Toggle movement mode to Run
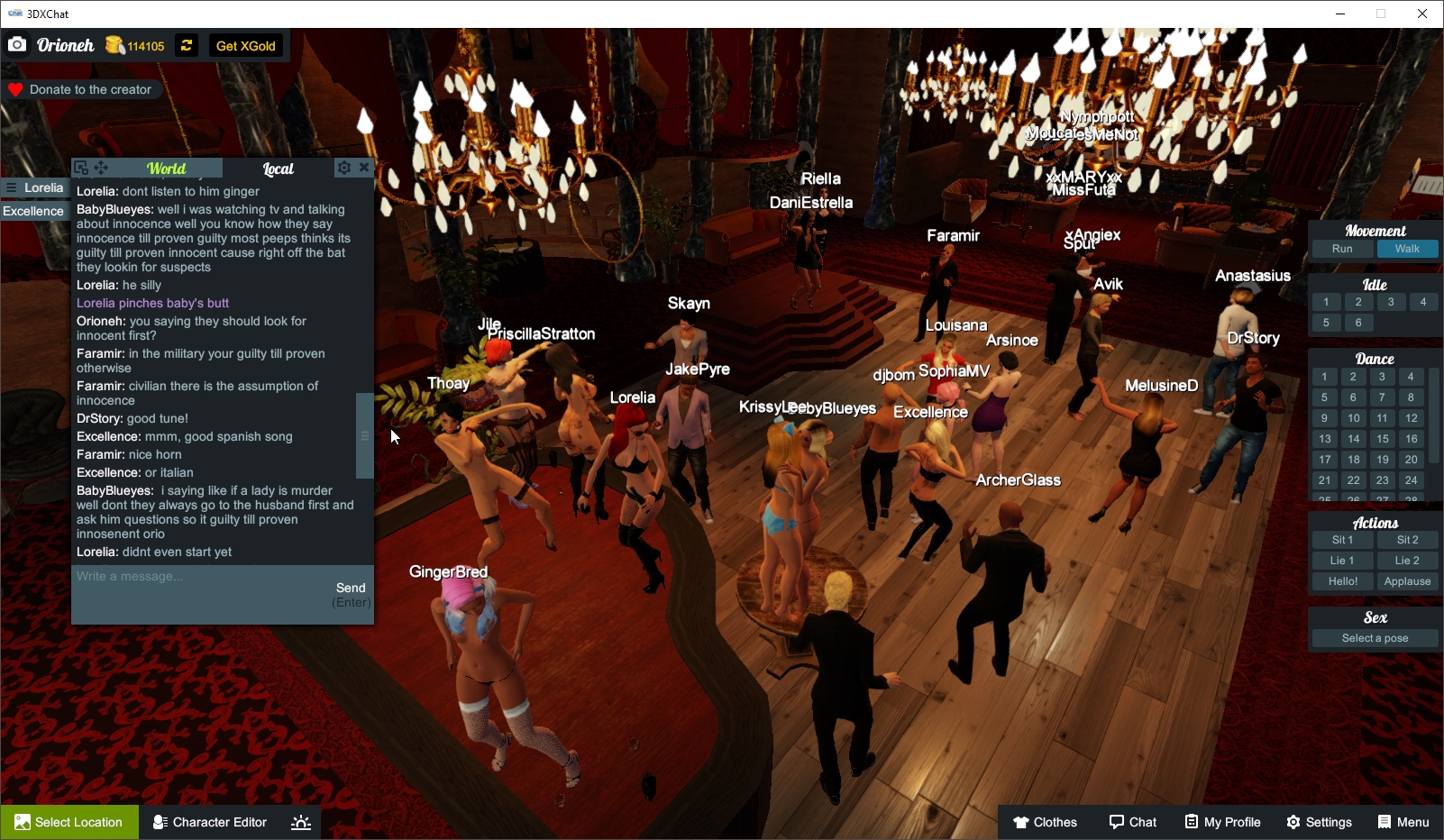This screenshot has width=1444, height=840. pyautogui.click(x=1342, y=249)
